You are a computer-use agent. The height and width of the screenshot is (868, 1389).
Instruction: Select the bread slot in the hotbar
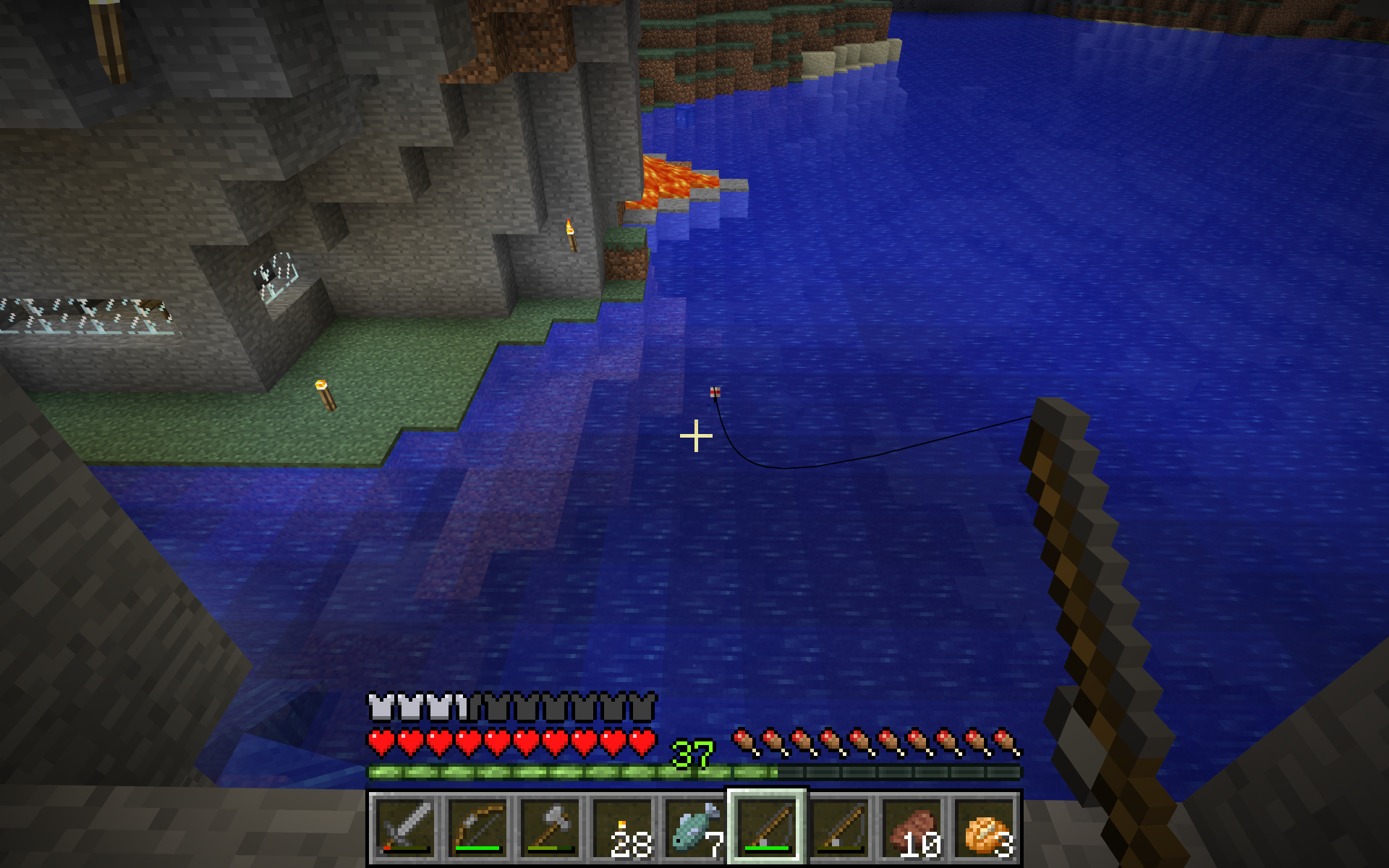point(985,827)
